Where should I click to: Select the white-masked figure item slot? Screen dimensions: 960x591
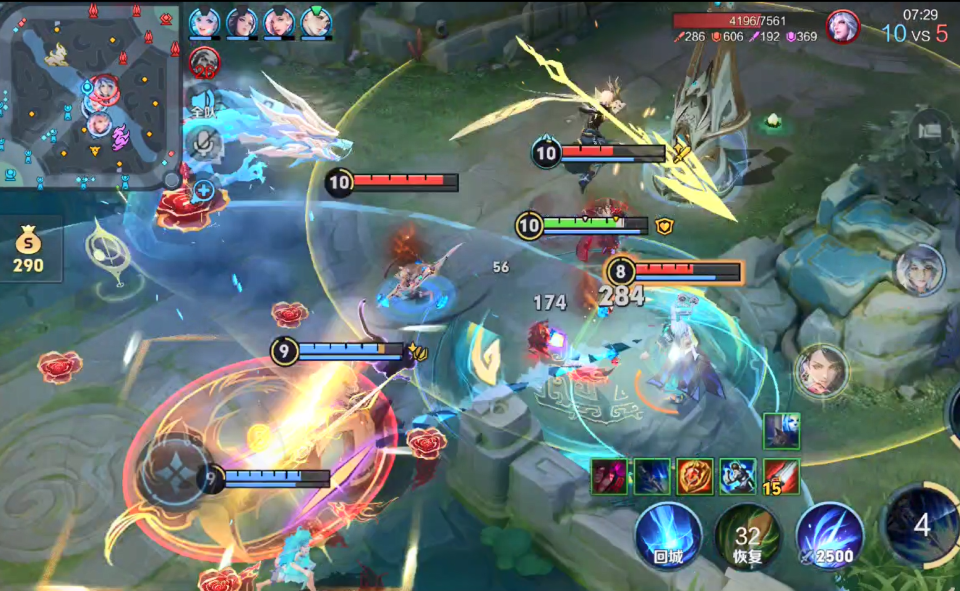pos(781,430)
